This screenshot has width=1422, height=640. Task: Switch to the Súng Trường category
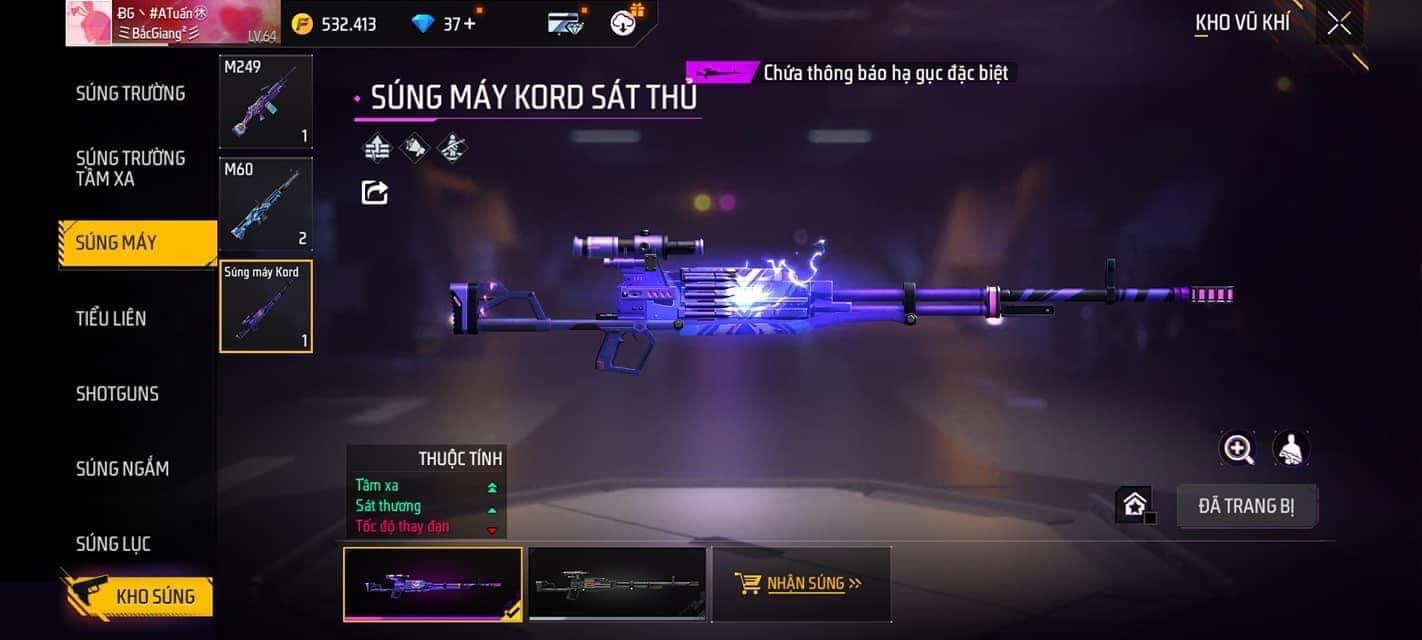click(x=131, y=93)
